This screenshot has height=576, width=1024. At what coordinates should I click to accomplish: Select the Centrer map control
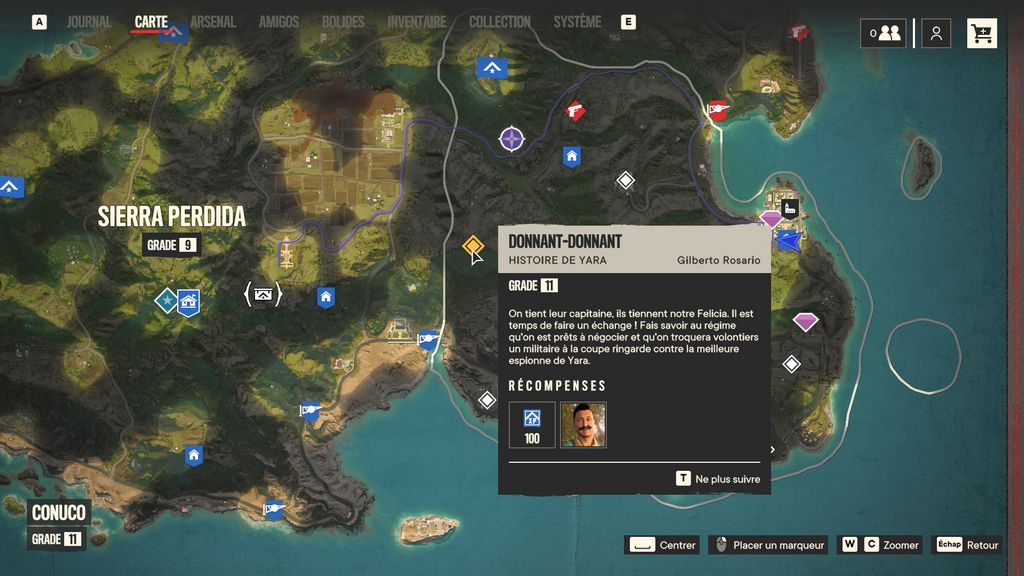pos(662,545)
